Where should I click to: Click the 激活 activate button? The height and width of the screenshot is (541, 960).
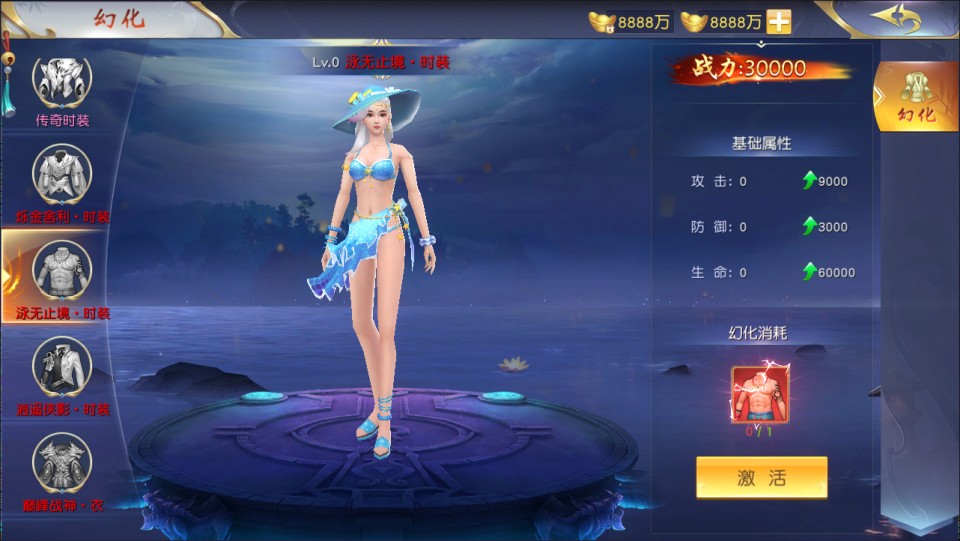[x=761, y=477]
